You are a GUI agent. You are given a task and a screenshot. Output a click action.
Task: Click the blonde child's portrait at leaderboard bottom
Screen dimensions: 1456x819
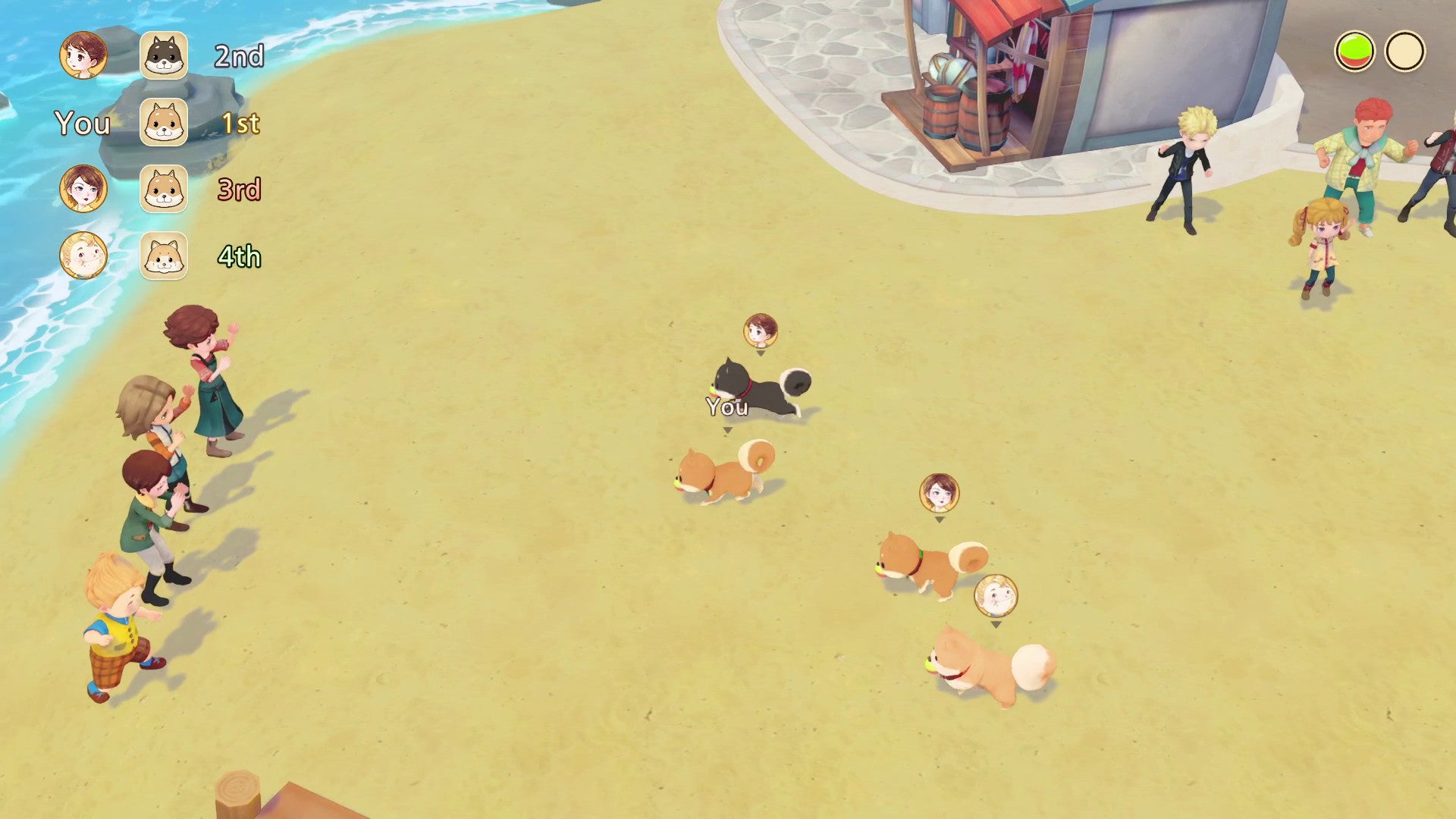[83, 256]
